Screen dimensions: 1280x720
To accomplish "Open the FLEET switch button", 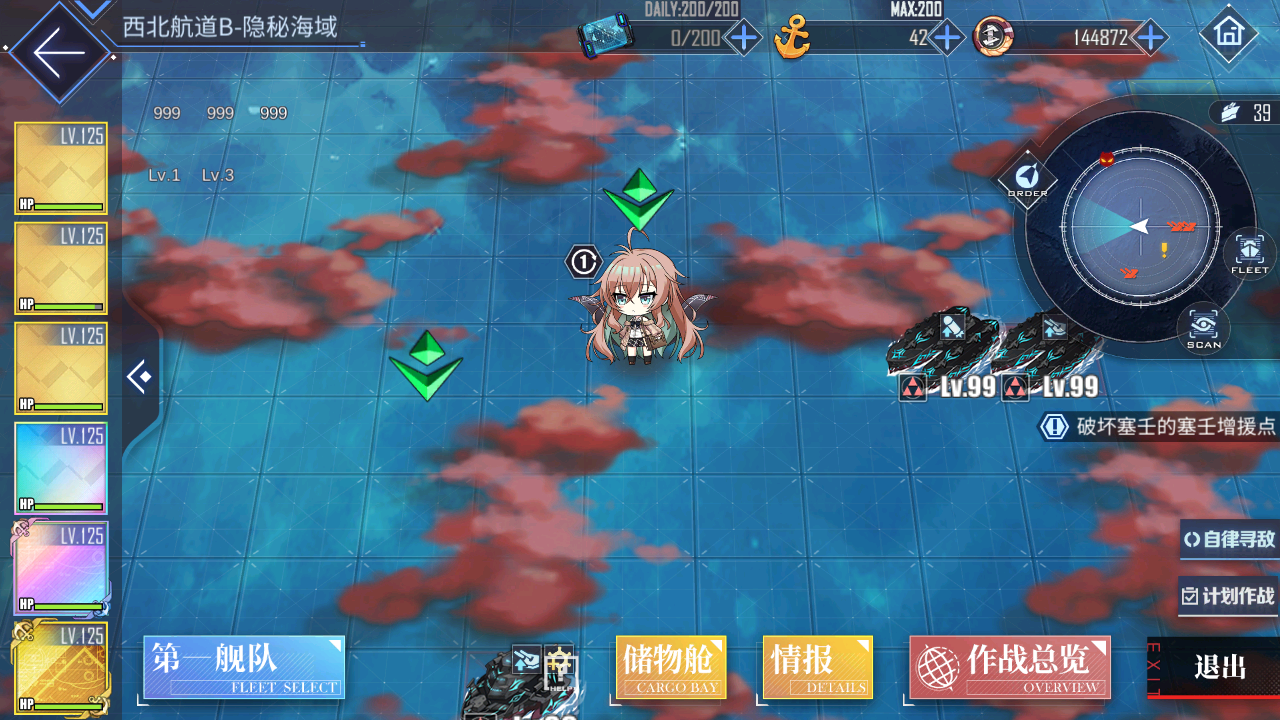I will click(x=1249, y=253).
